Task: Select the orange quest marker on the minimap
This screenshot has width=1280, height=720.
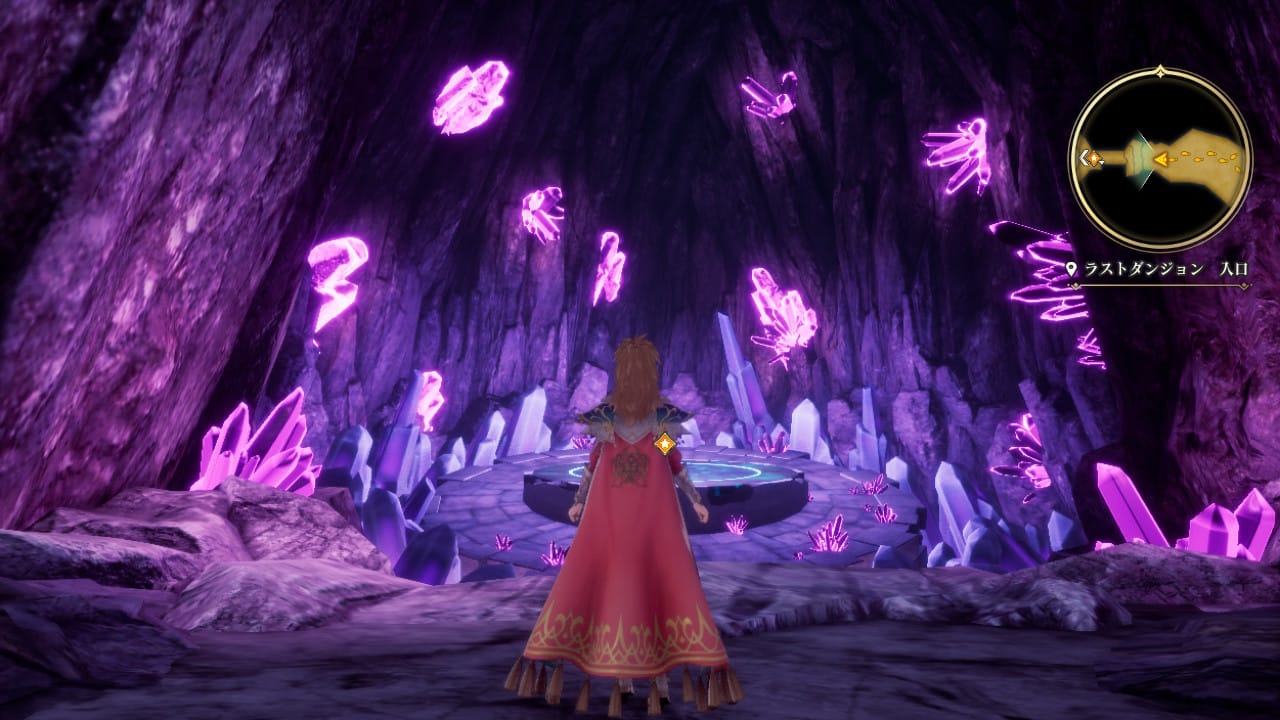Action: click(1093, 158)
